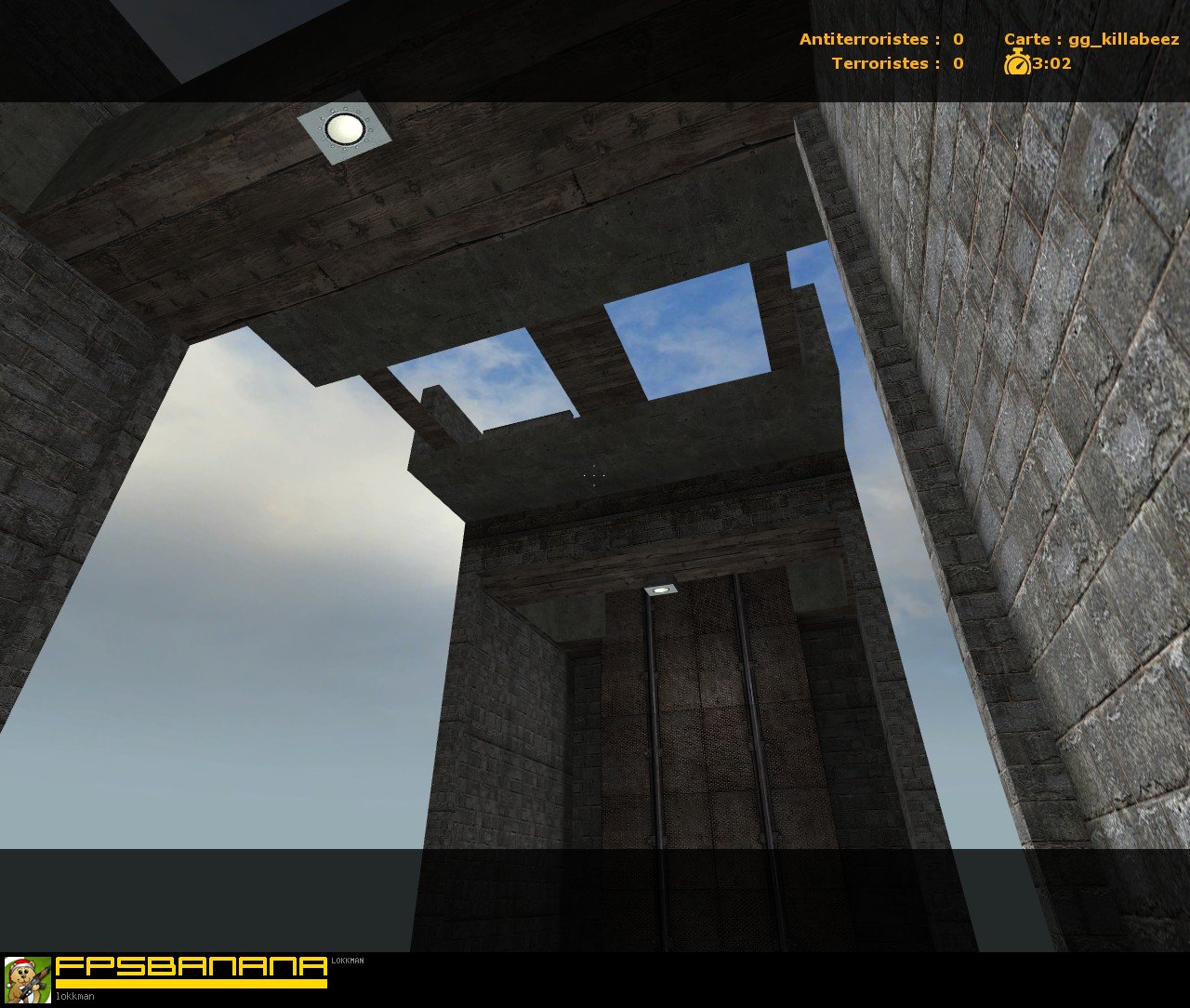Open the FPSBANANA logo link
The width and height of the screenshot is (1190, 1008).
(x=193, y=969)
